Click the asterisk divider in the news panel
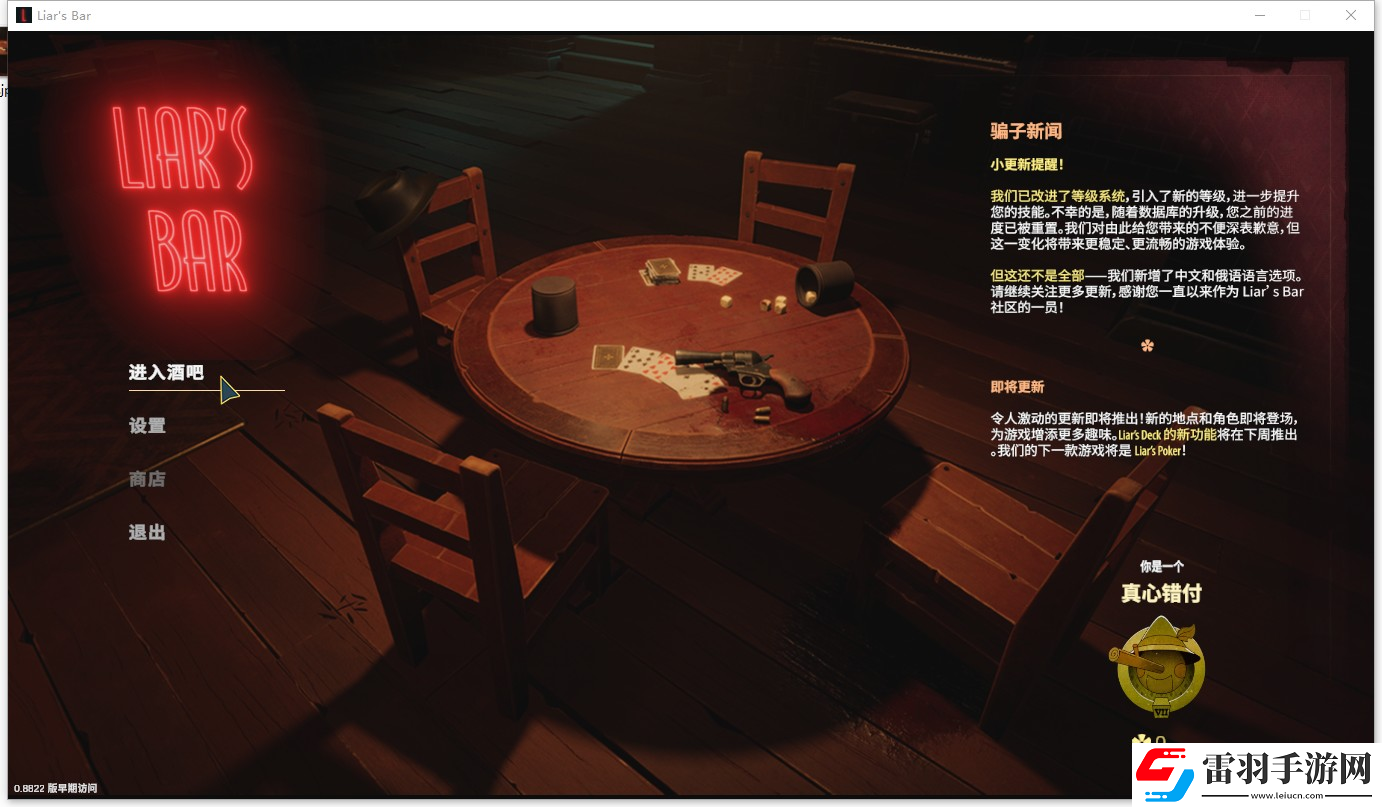This screenshot has height=807, width=1382. click(x=1146, y=345)
